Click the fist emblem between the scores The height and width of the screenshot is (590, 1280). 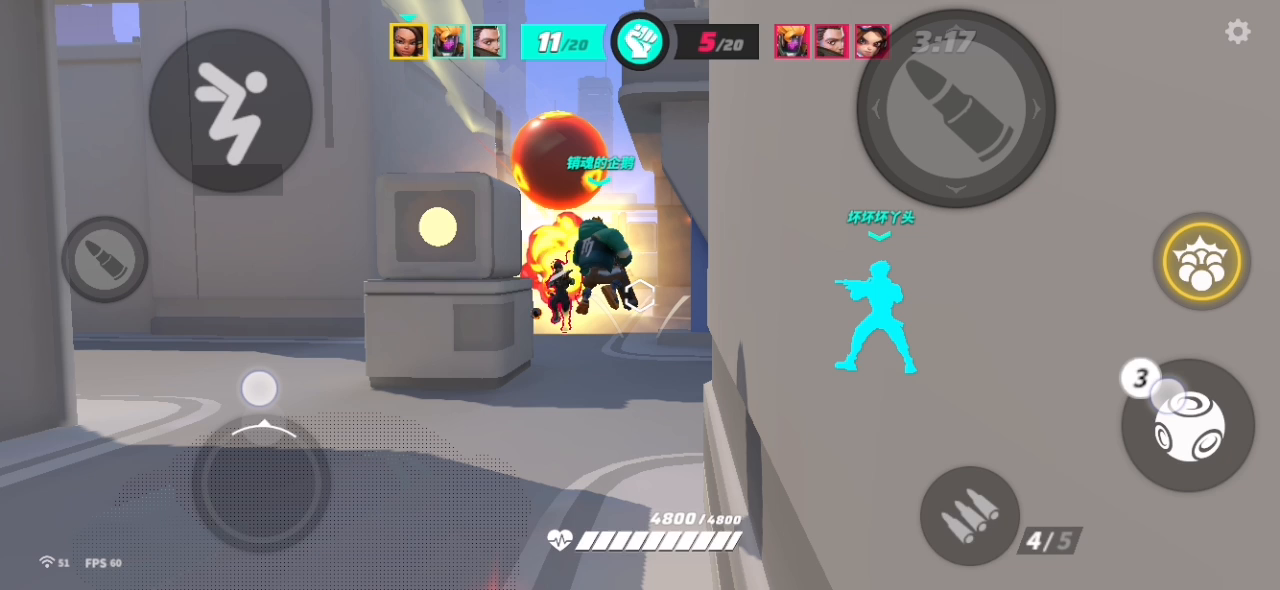(639, 41)
